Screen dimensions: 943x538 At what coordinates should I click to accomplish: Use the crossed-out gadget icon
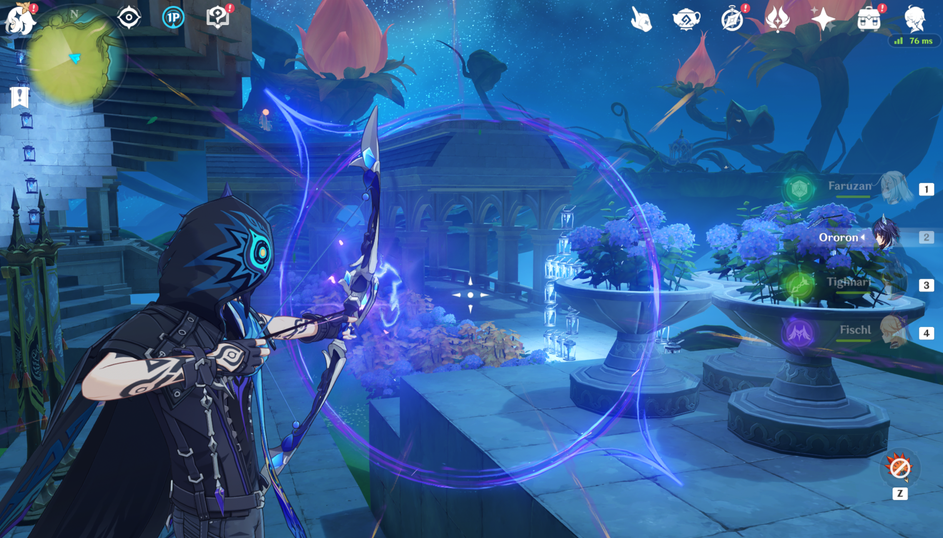(x=899, y=467)
